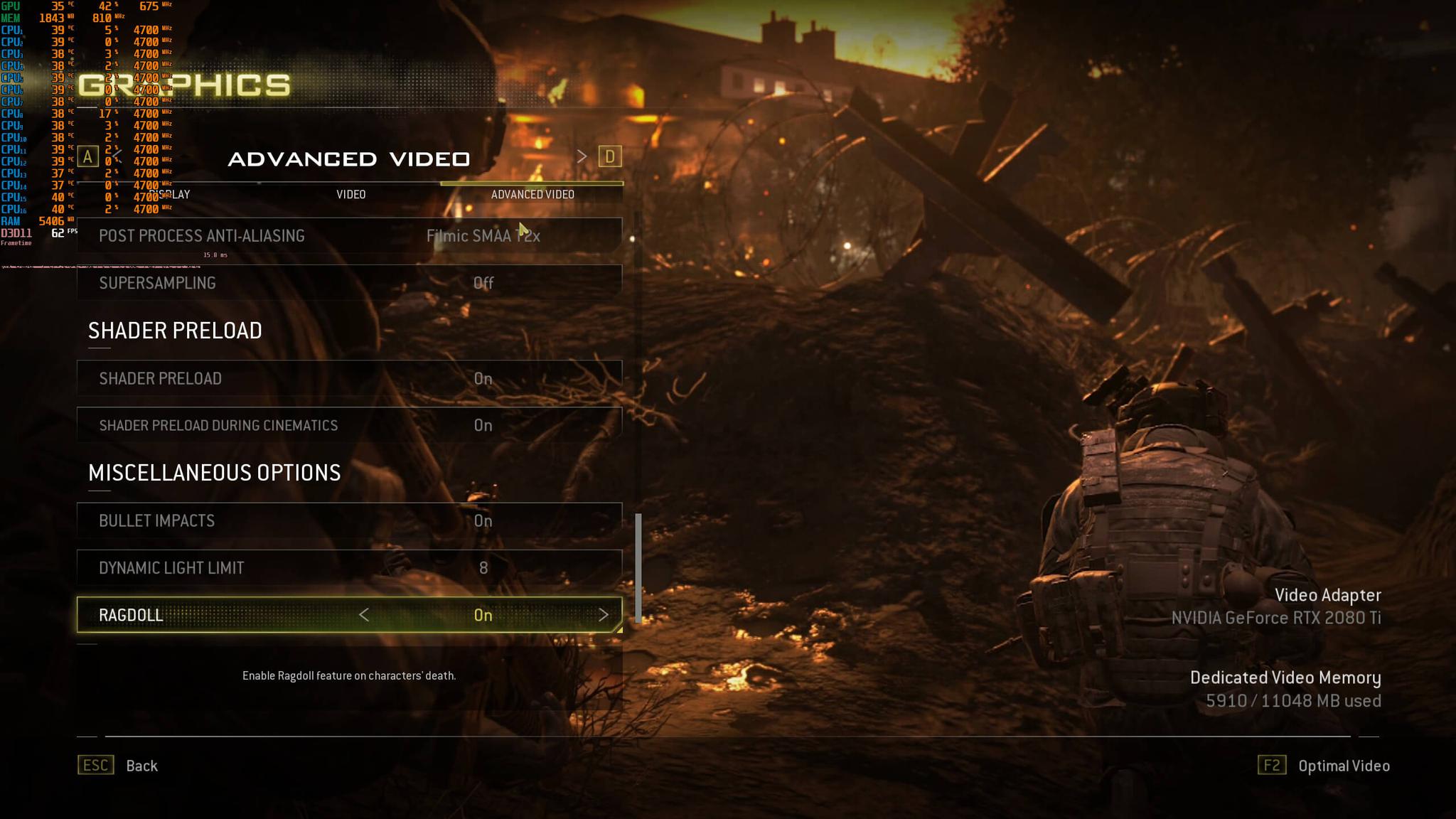Toggle the Shader Preload option
The height and width of the screenshot is (819, 1456).
[x=349, y=378]
